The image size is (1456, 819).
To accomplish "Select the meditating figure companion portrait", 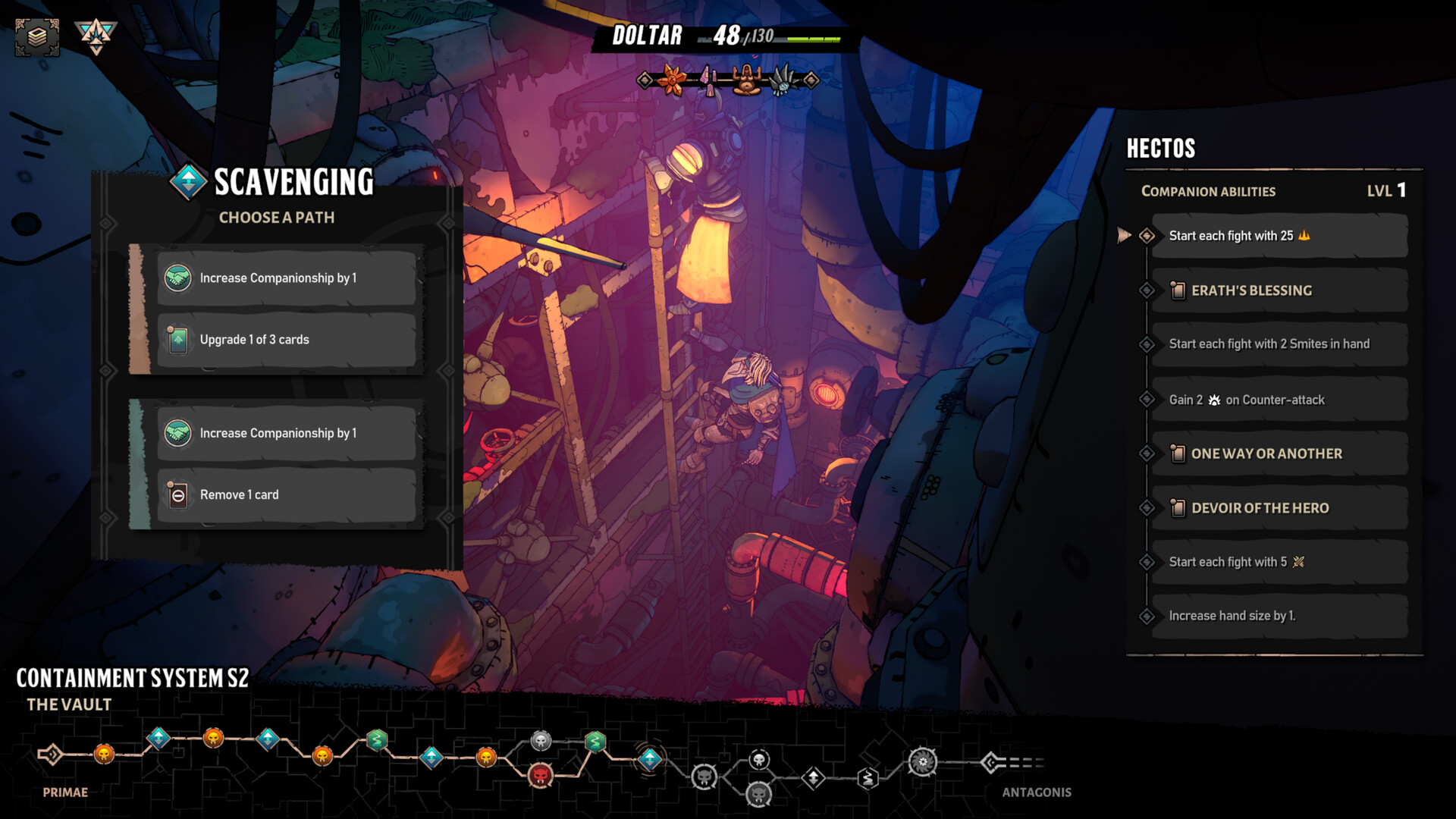I will tap(745, 79).
